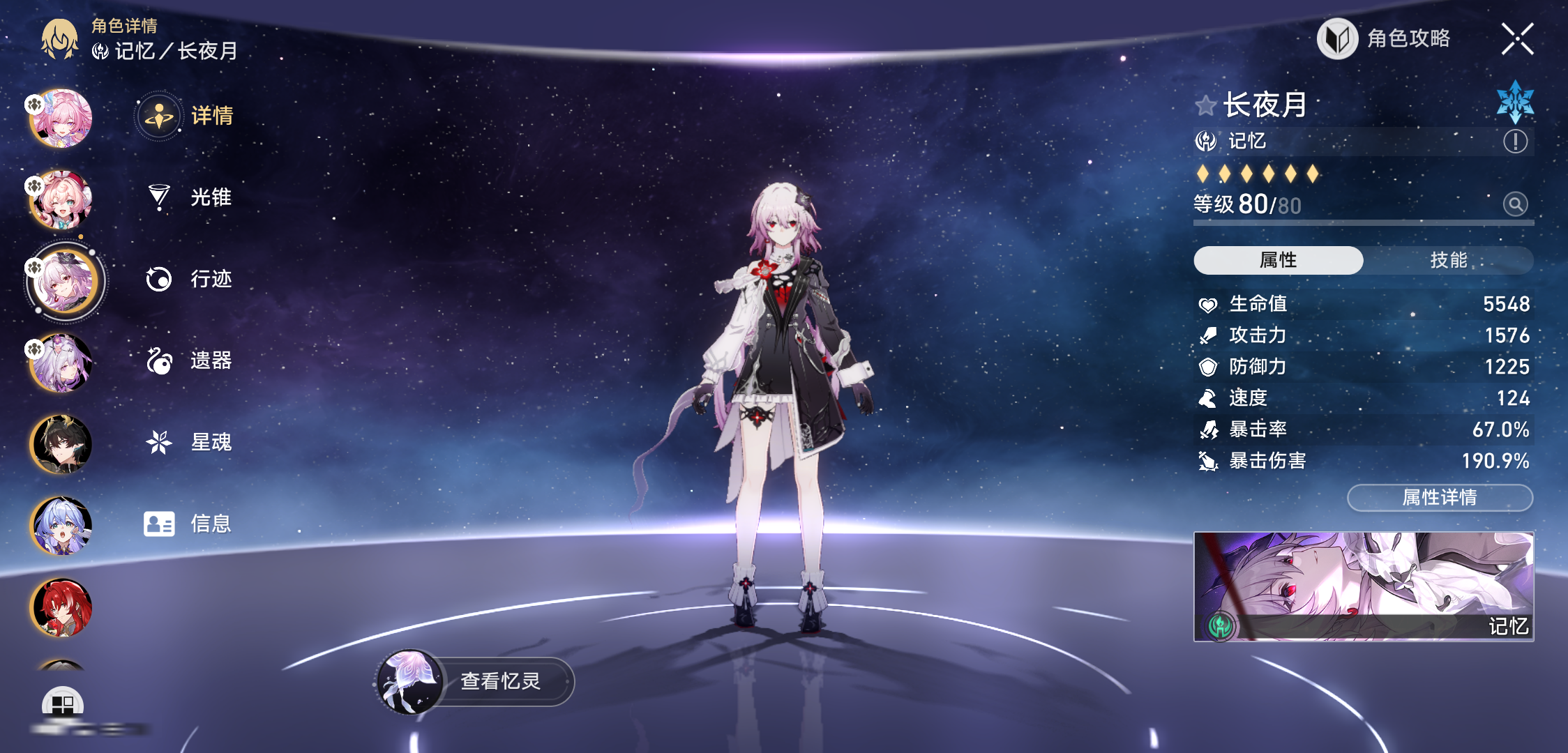Screen dimensions: 1568x753
Task: Select the 详情 details menu entry
Action: pyautogui.click(x=186, y=116)
